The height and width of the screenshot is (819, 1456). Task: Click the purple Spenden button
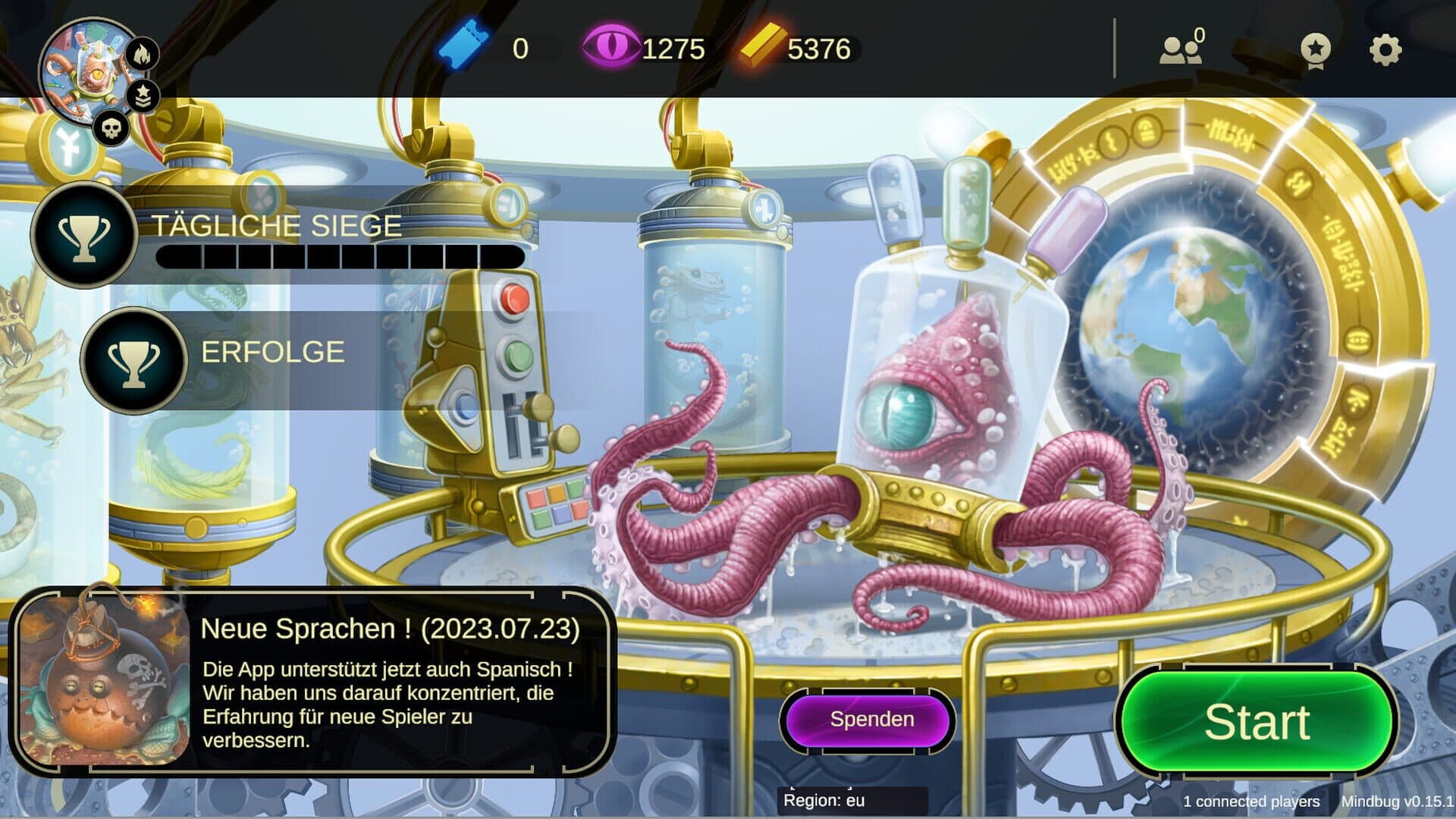point(871,720)
